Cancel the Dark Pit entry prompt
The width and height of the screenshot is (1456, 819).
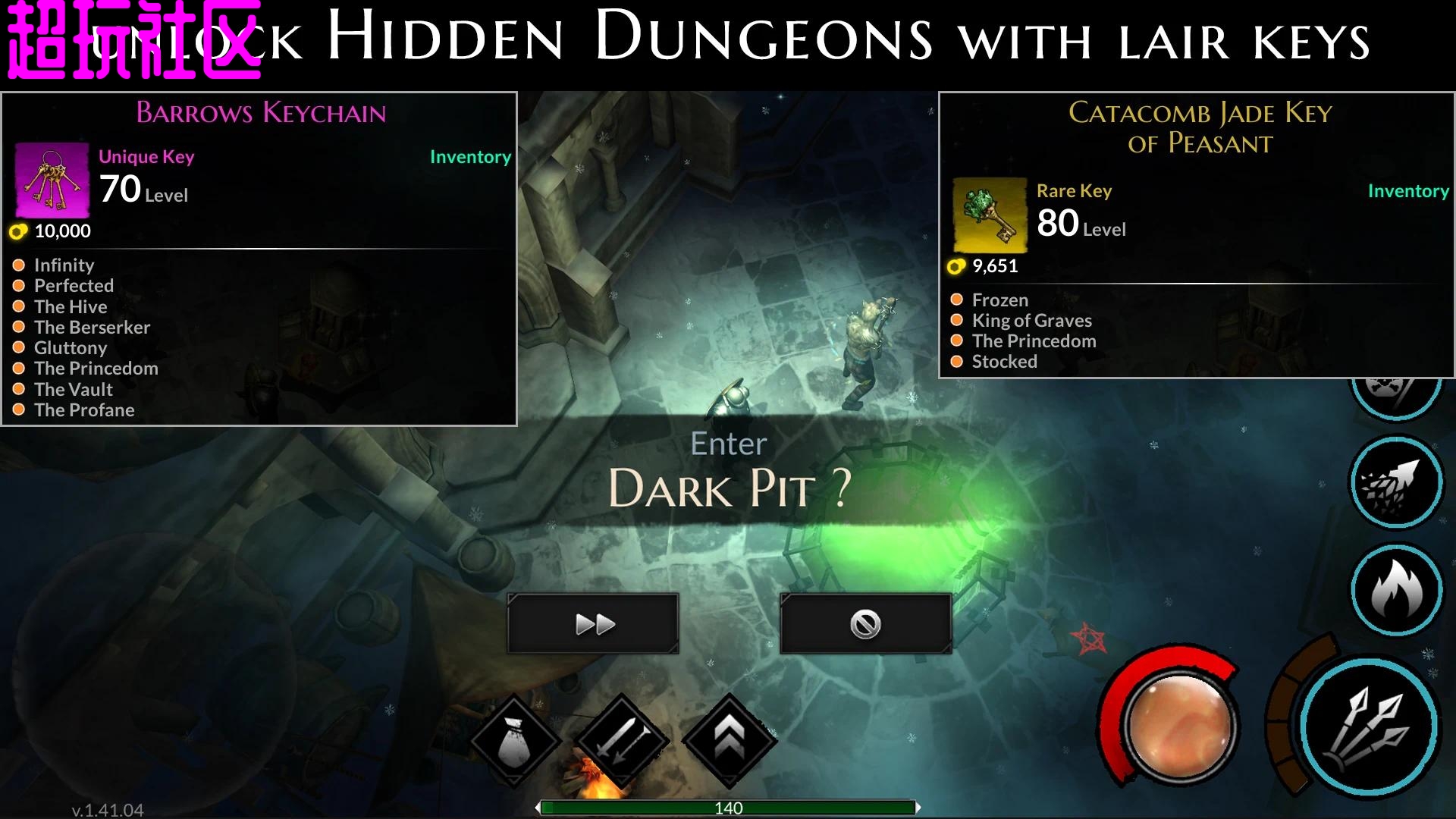pos(865,623)
